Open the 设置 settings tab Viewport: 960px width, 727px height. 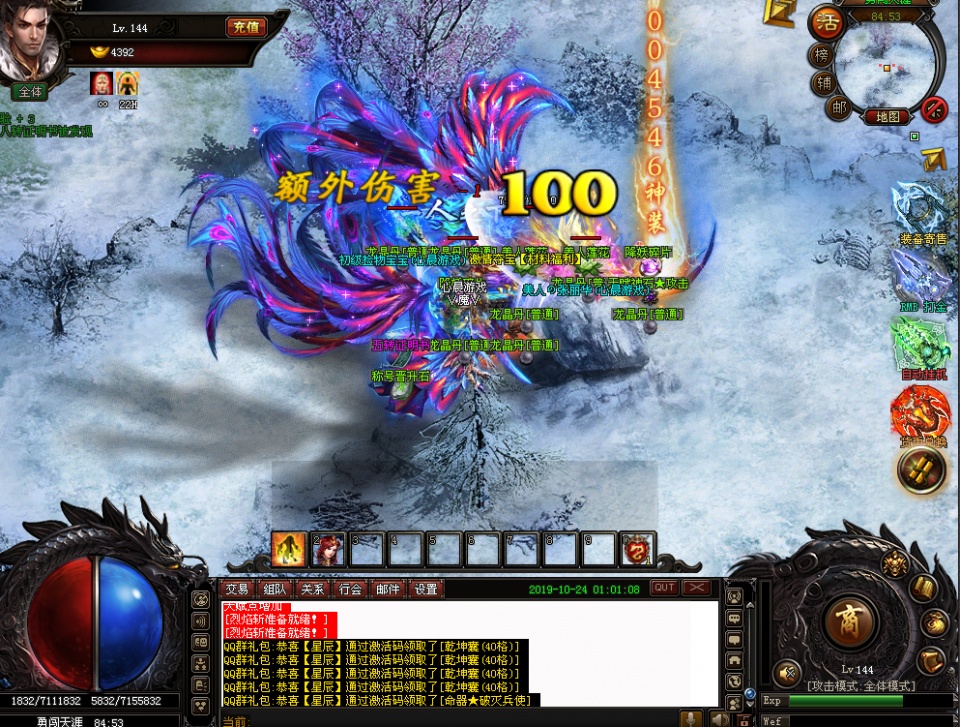pos(426,589)
